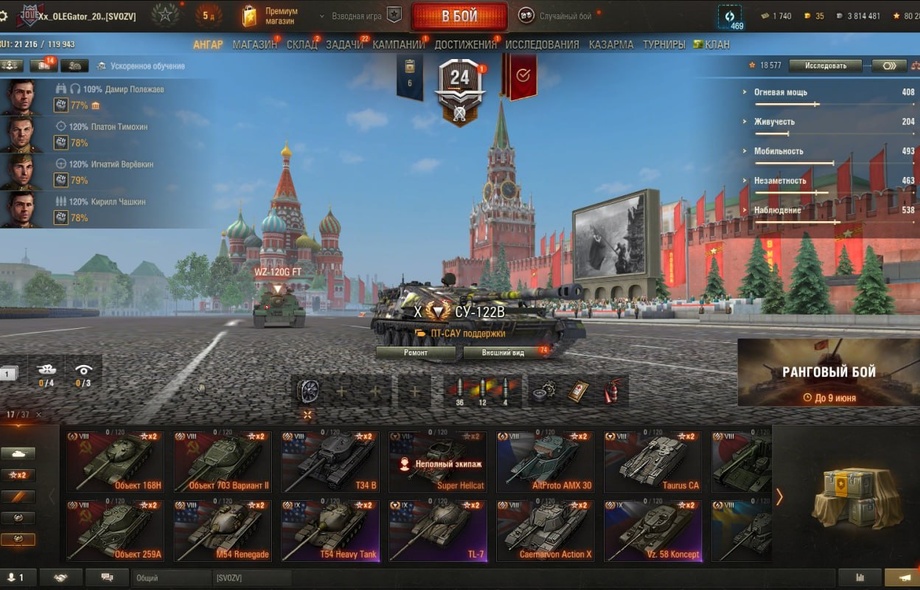The width and height of the screenshot is (920, 590).
Task: Start battle with the В БОЙ button
Action: 459,16
